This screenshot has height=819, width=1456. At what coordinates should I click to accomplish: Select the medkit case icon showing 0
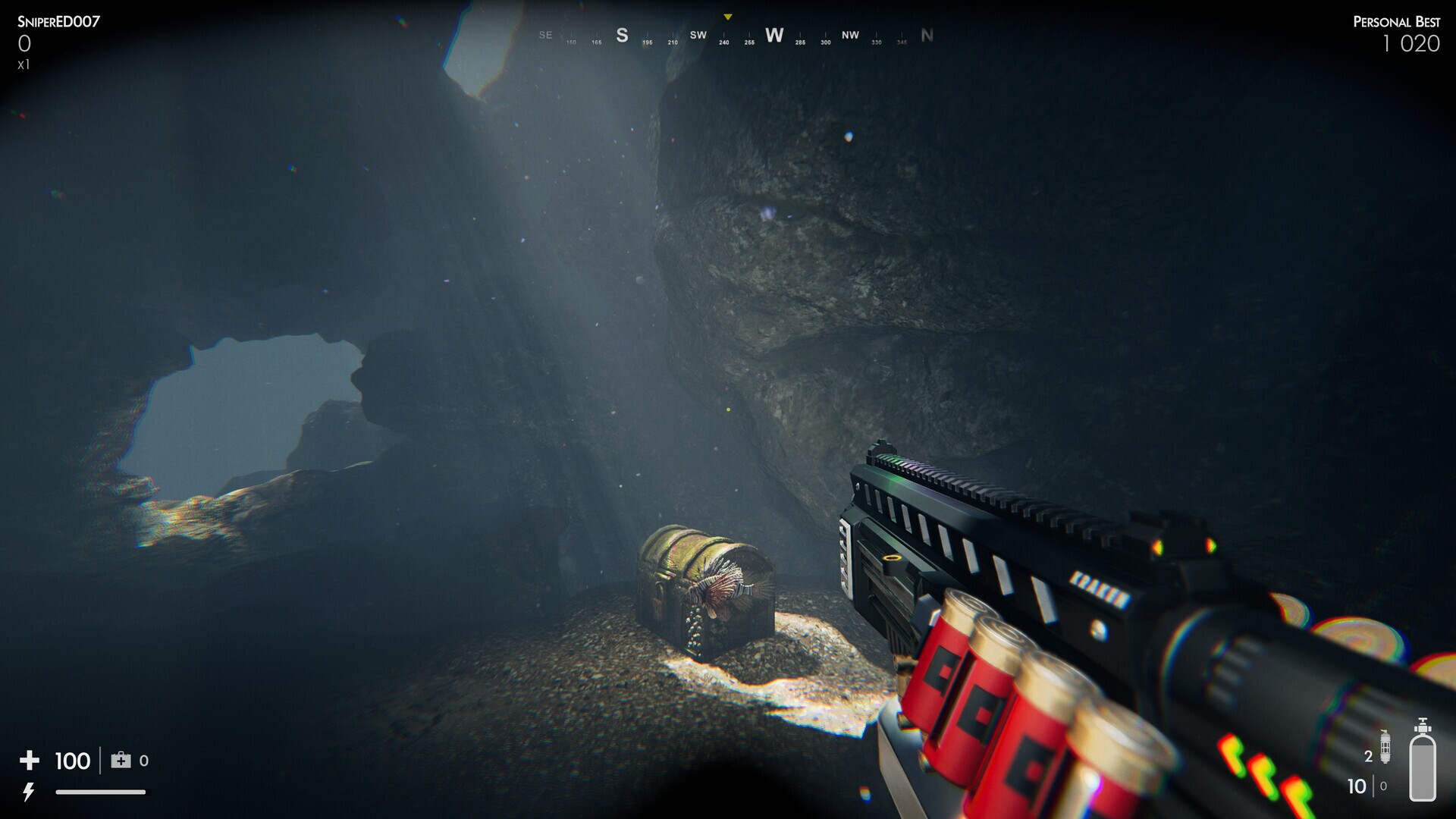pyautogui.click(x=121, y=760)
